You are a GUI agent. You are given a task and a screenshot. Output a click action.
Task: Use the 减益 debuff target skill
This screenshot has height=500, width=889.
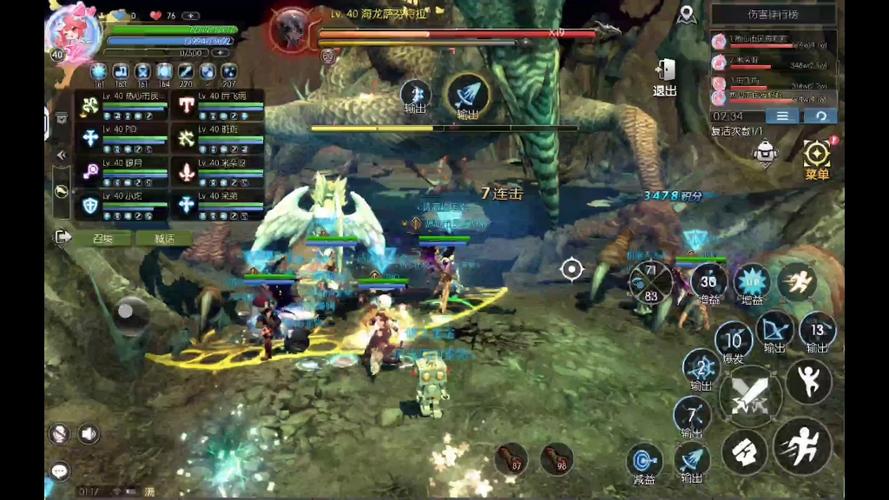coord(645,461)
